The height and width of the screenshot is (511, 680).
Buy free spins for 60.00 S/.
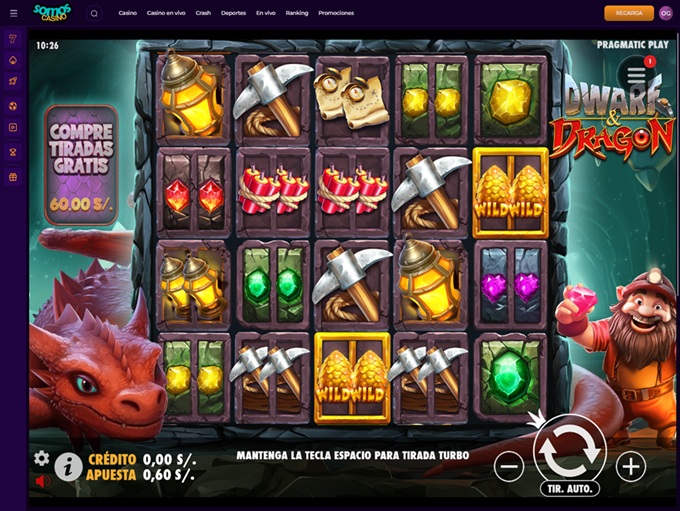81,165
